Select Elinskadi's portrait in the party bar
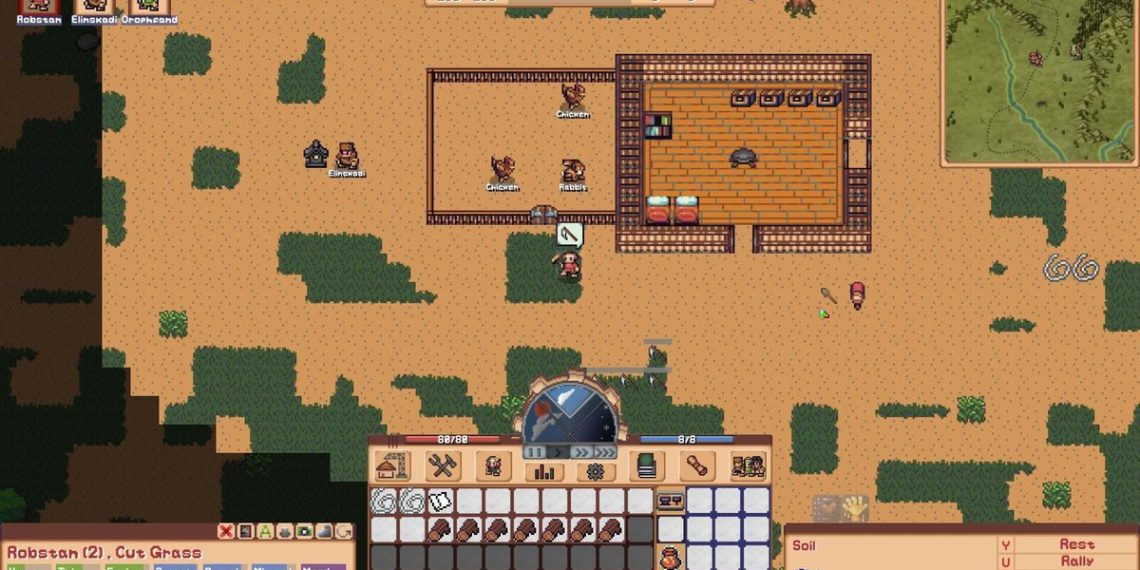The height and width of the screenshot is (570, 1140). [x=94, y=6]
